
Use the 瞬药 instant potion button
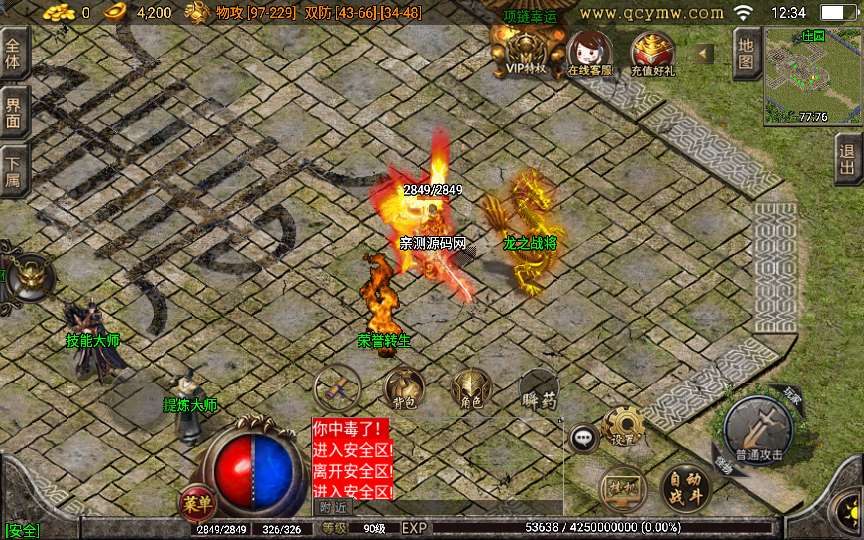(538, 389)
